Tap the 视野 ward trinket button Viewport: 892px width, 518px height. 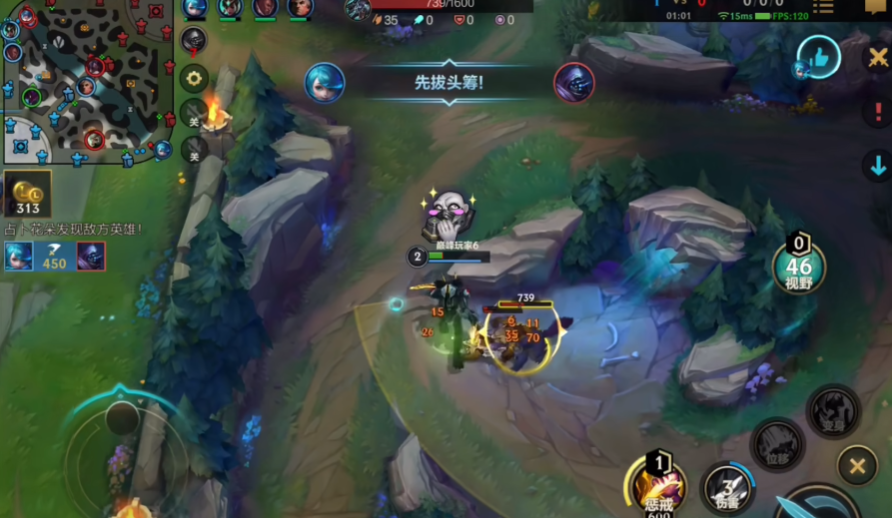point(798,266)
